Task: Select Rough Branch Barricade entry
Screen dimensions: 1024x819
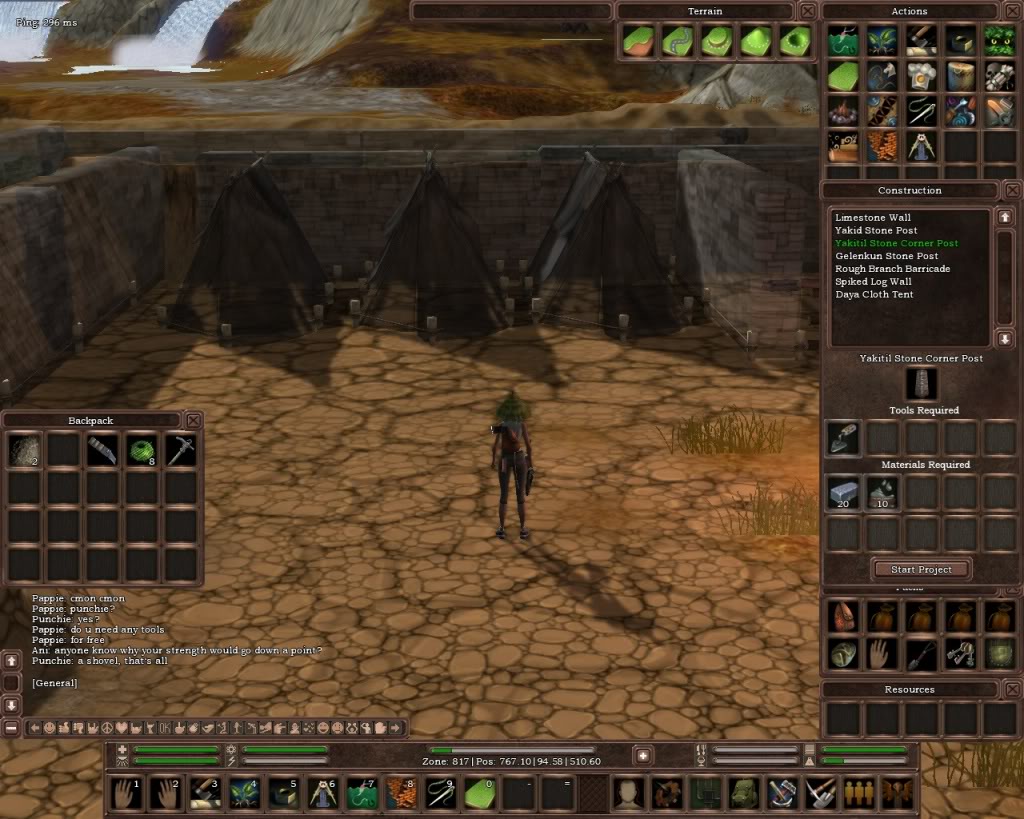Action: click(892, 269)
